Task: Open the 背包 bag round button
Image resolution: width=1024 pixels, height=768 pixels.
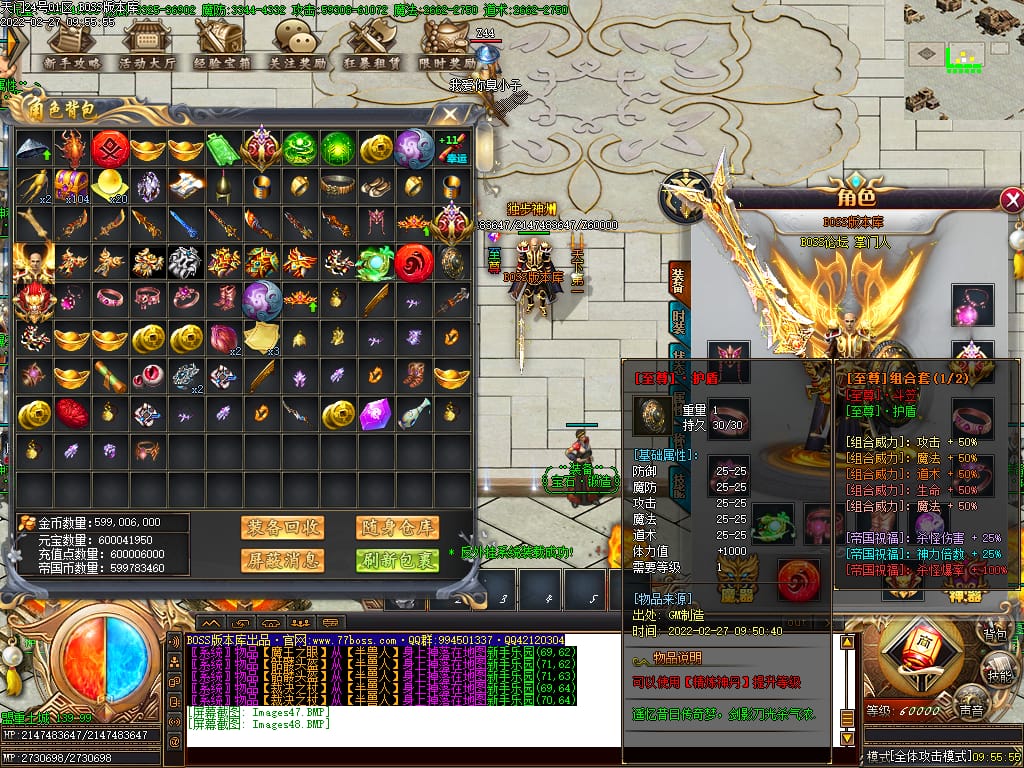Action: (995, 634)
